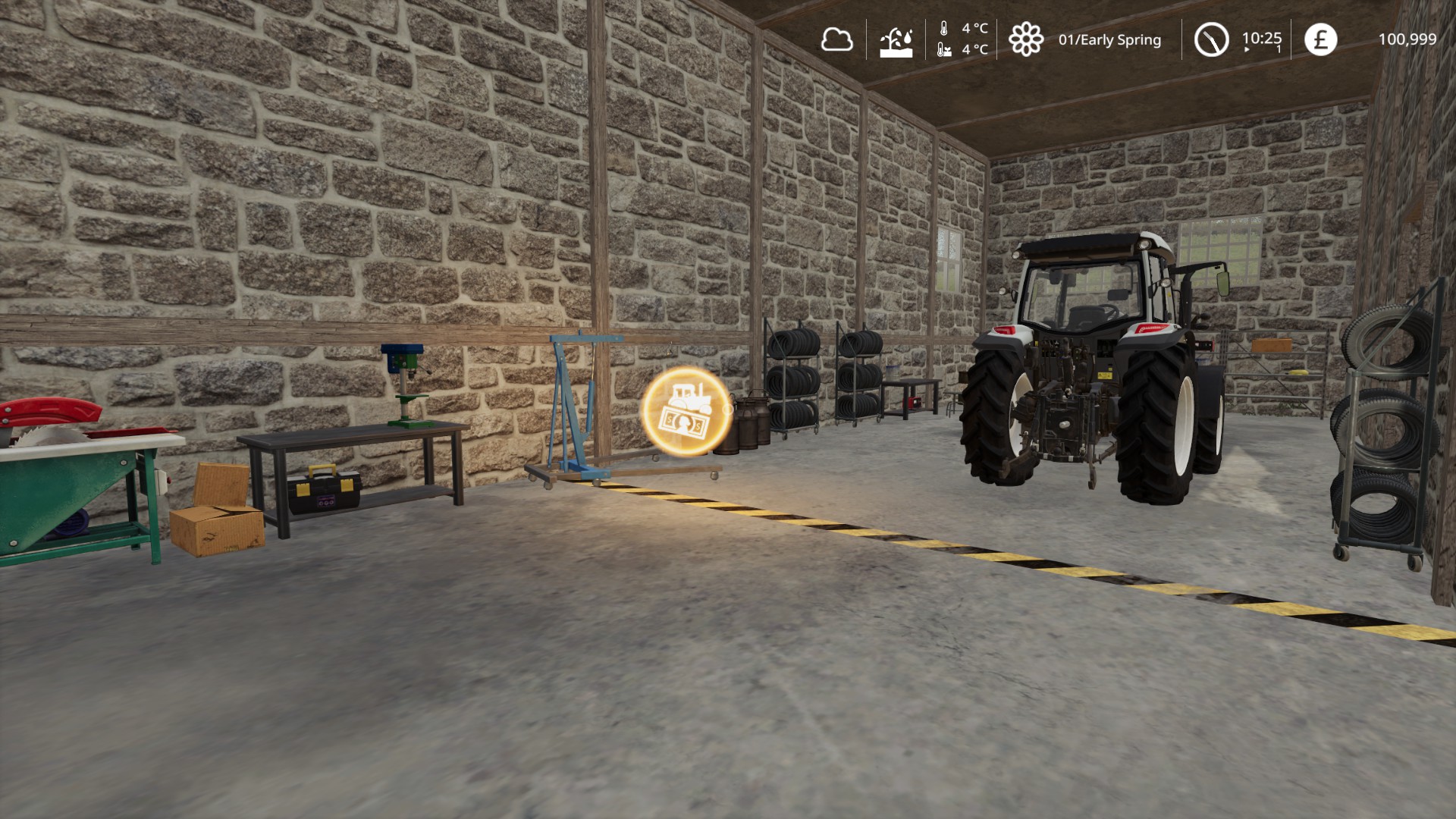
Task: Click the clock time-scale icon
Action: [1211, 39]
